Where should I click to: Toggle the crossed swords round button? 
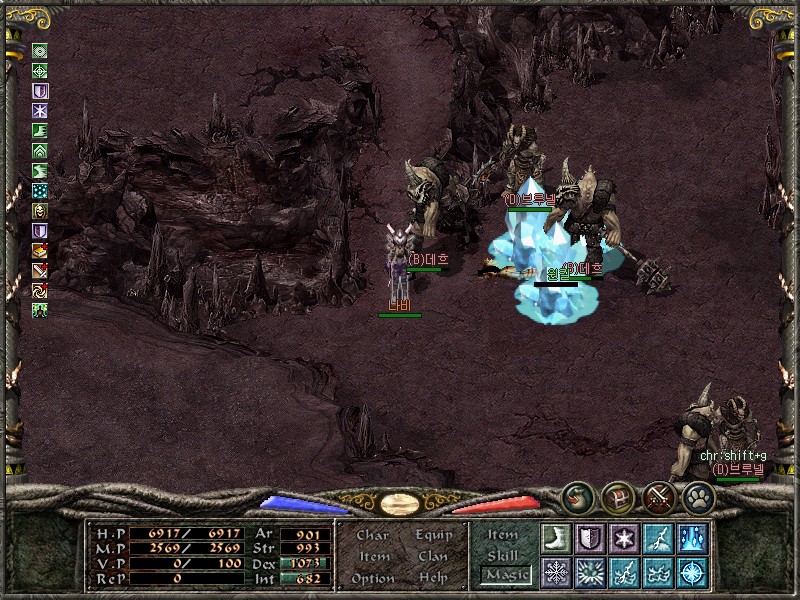[658, 496]
